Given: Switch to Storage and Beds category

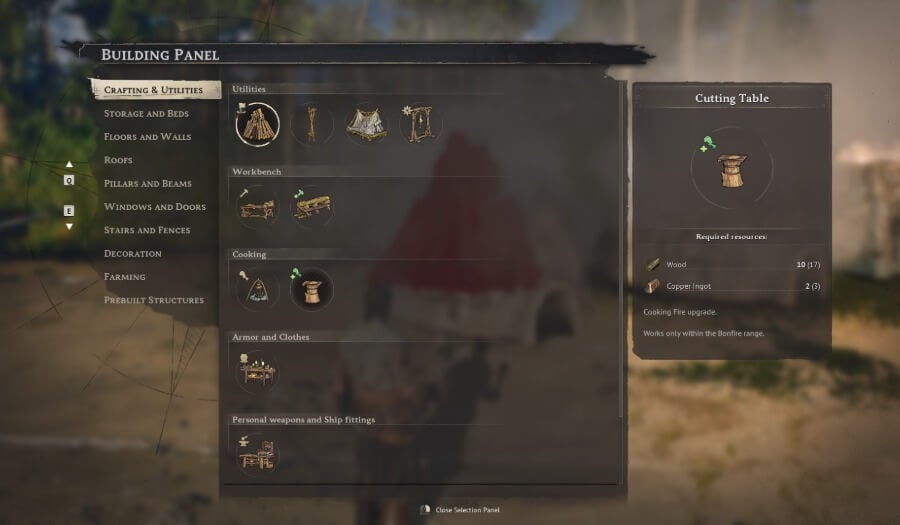Looking at the screenshot, I should (x=147, y=113).
